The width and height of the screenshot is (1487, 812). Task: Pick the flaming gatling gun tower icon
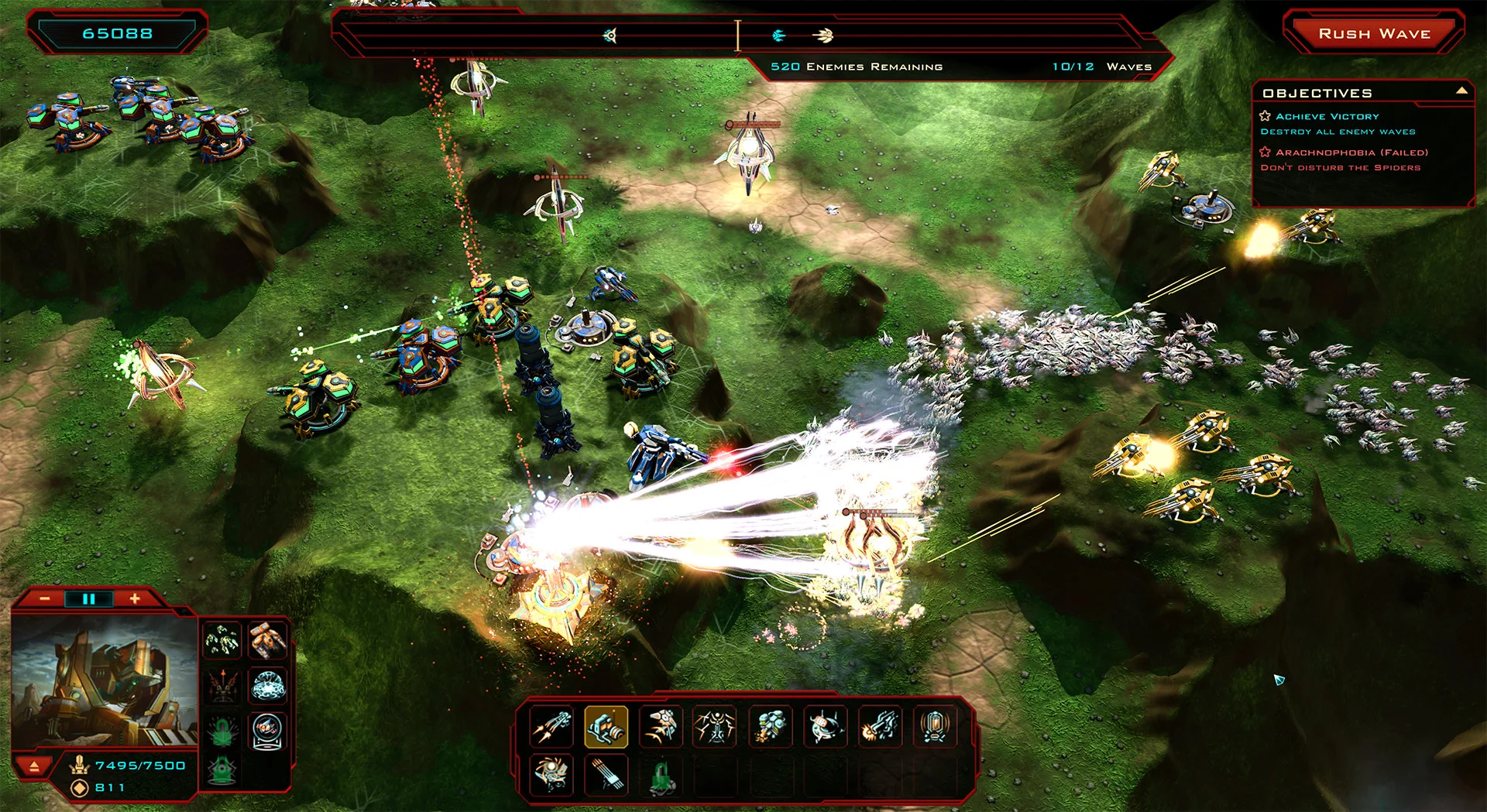click(x=880, y=727)
